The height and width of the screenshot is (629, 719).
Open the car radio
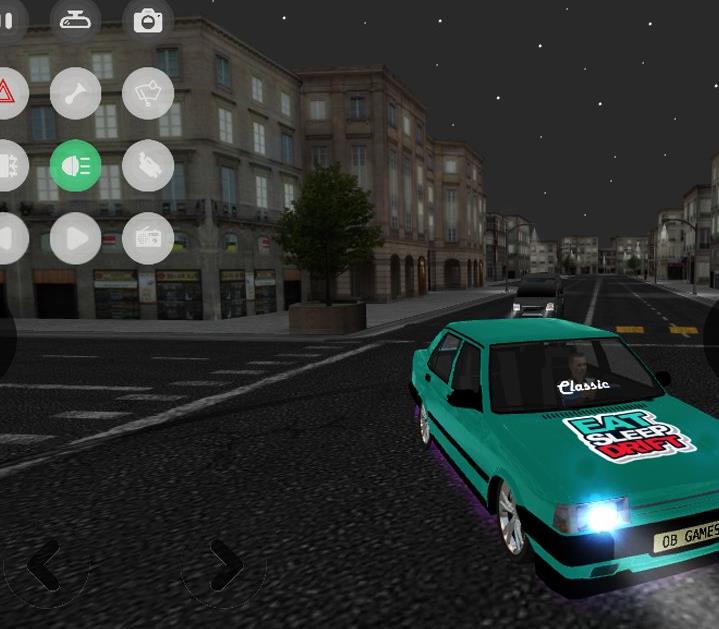(x=148, y=239)
